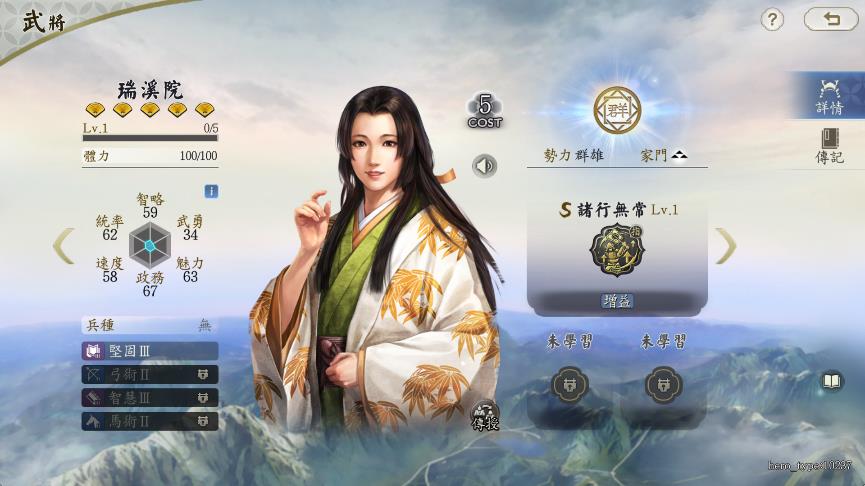Viewport: 865px width, 486px height.
Task: Click the 增益 buff tag
Action: click(616, 300)
